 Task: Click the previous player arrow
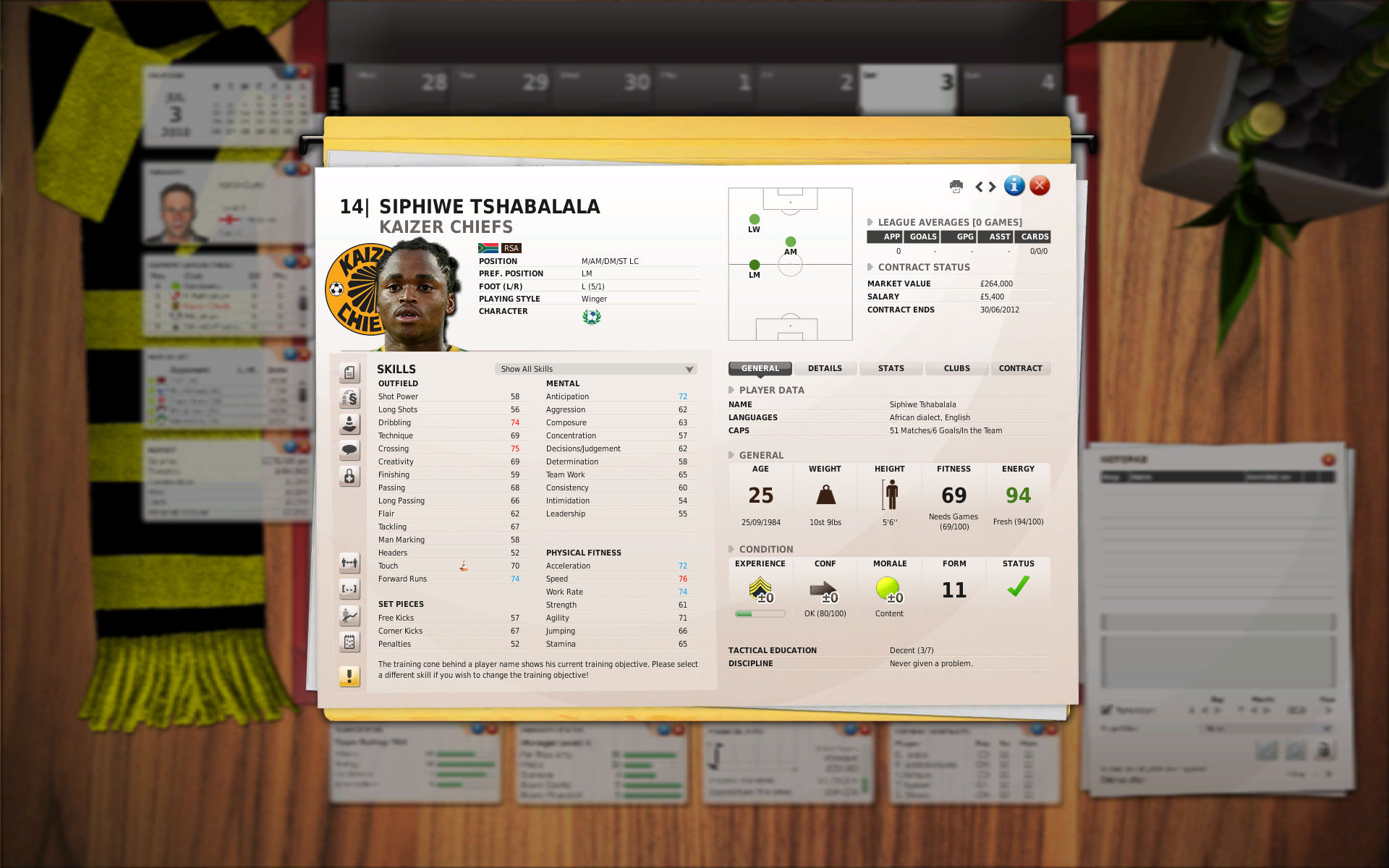980,187
